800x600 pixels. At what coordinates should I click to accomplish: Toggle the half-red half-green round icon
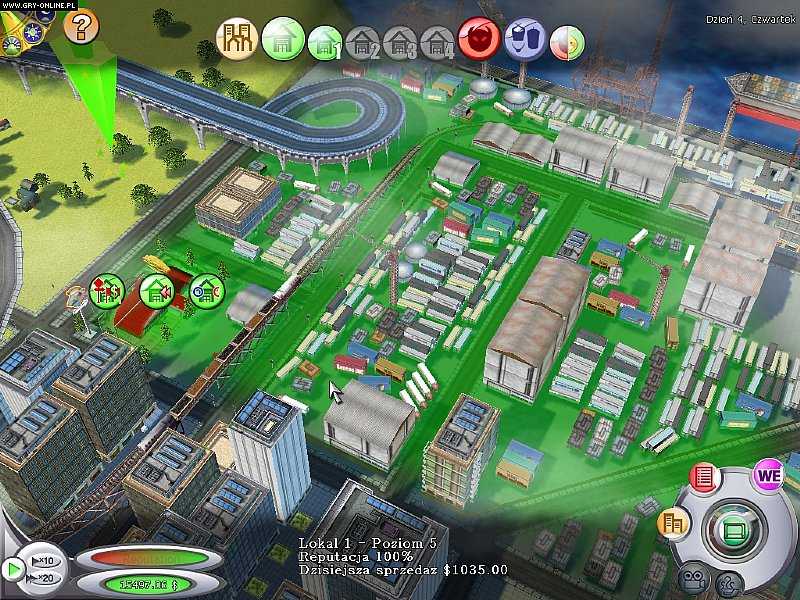pyautogui.click(x=565, y=43)
